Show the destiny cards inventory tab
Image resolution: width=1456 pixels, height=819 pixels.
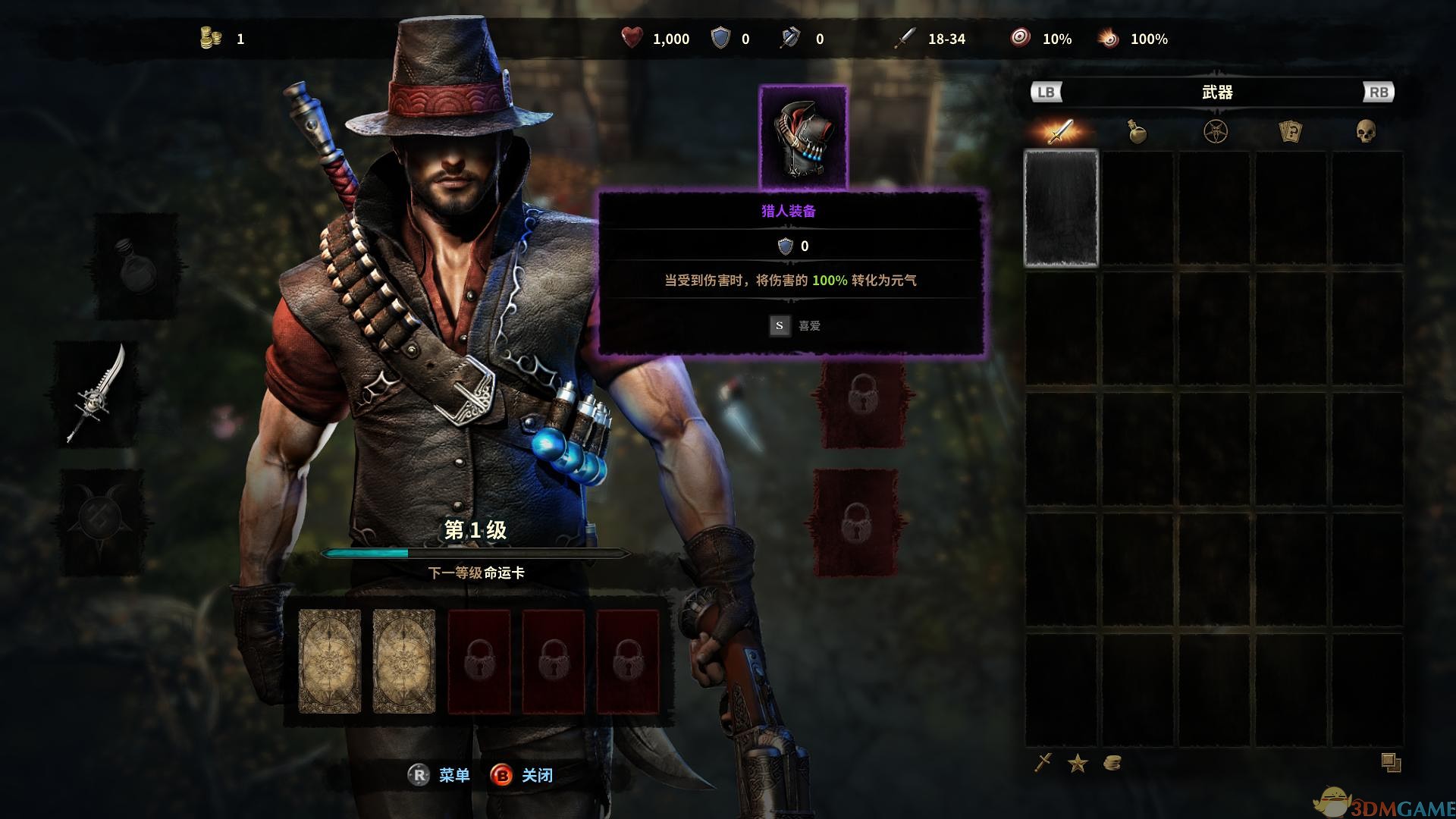[1290, 132]
